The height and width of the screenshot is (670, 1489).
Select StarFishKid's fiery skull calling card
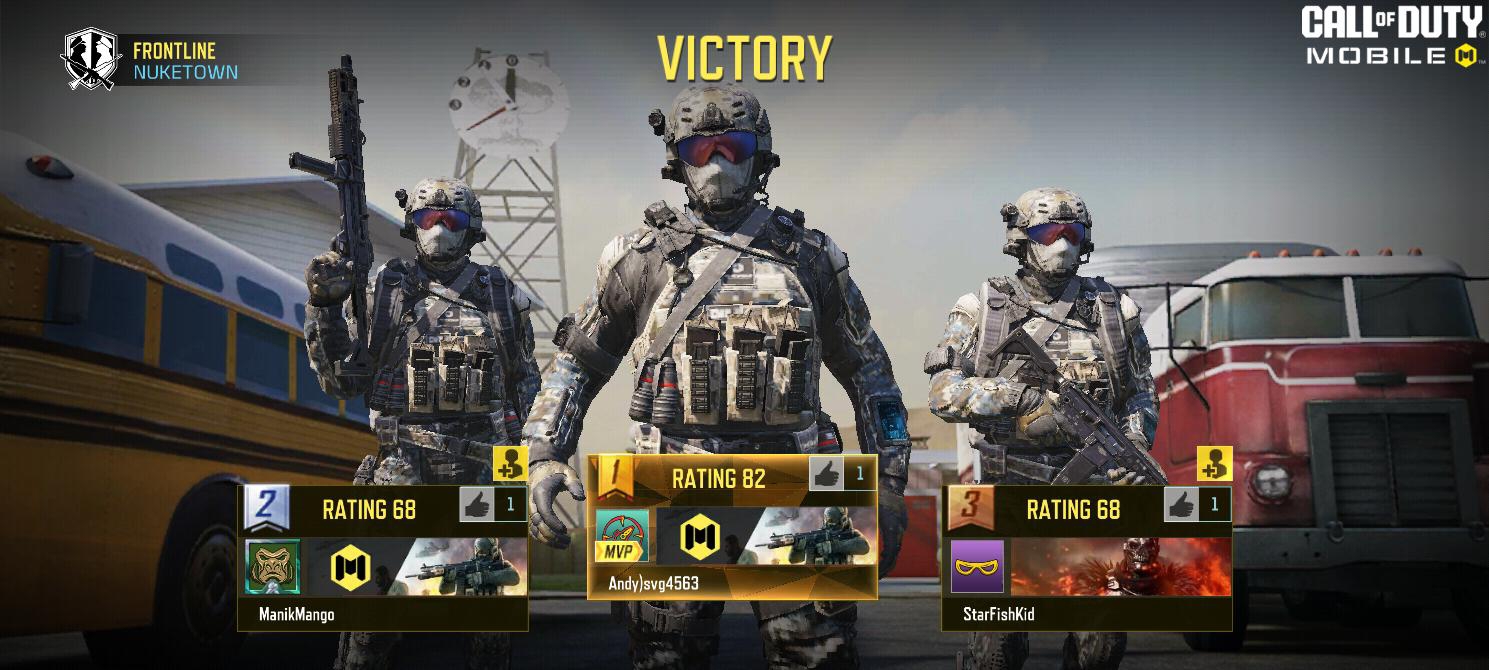pos(1120,567)
